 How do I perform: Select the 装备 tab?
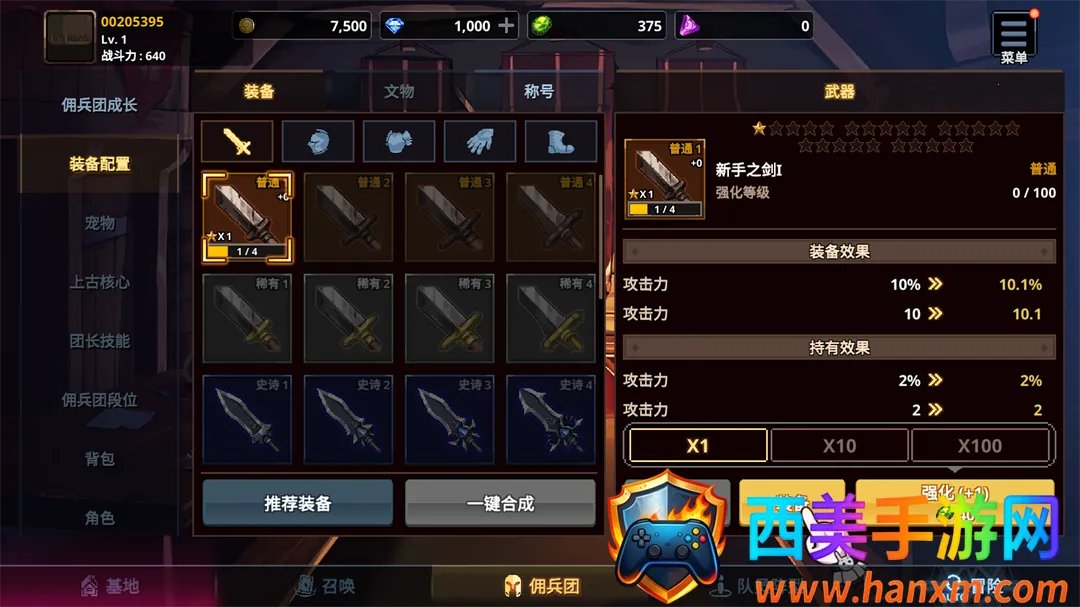(x=259, y=91)
